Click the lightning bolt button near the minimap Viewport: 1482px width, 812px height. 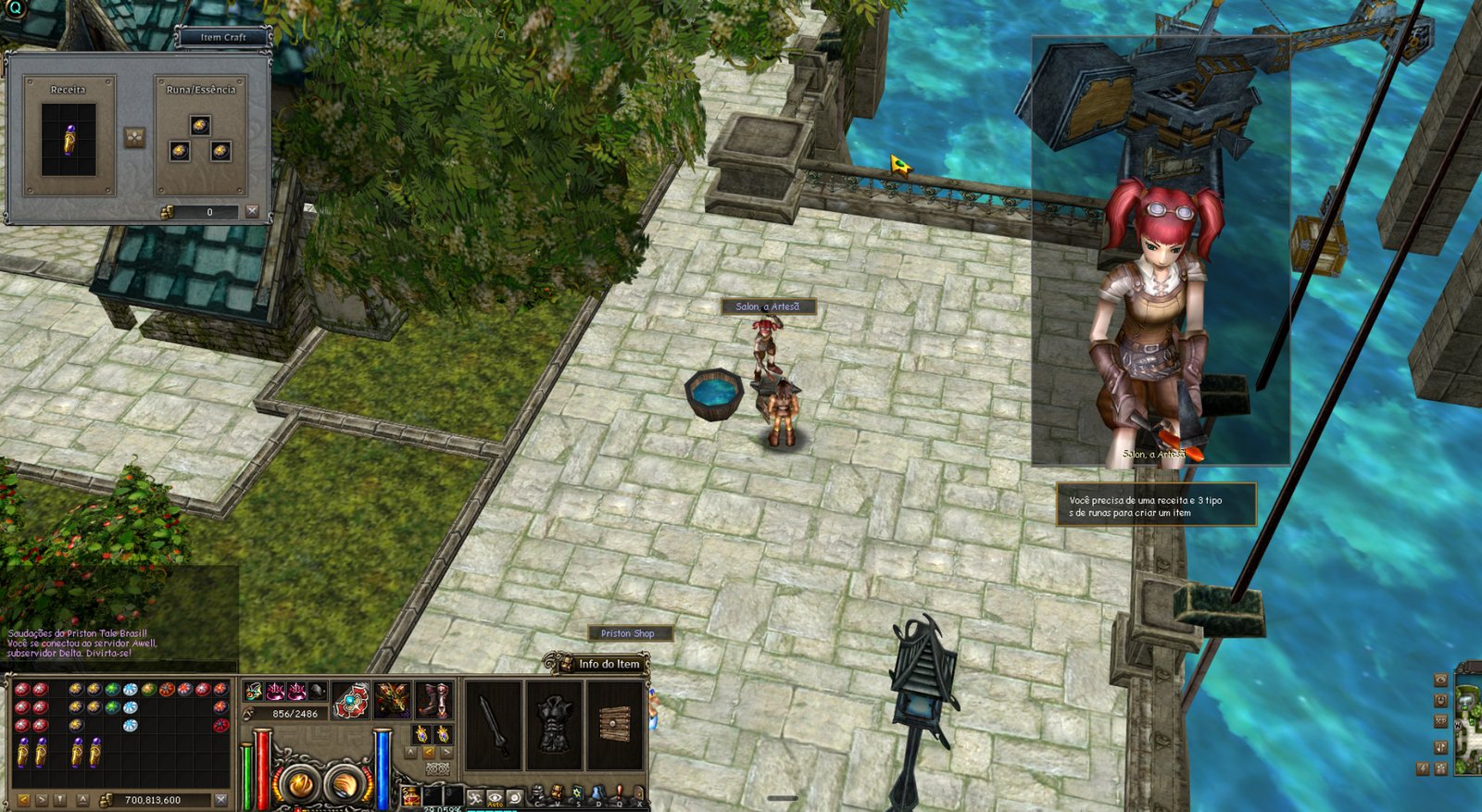click(1424, 768)
